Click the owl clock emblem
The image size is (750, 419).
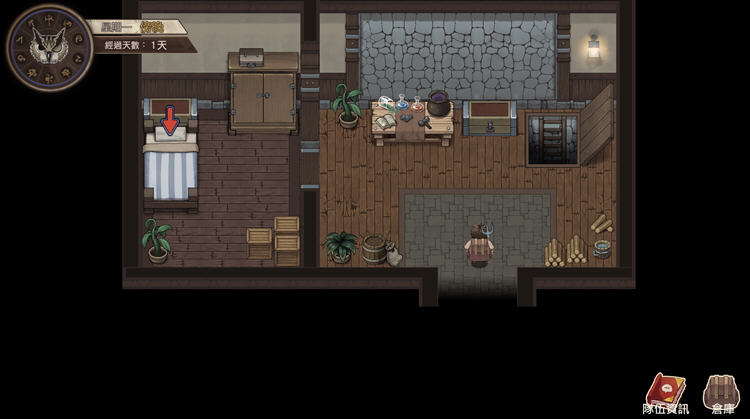(43, 43)
